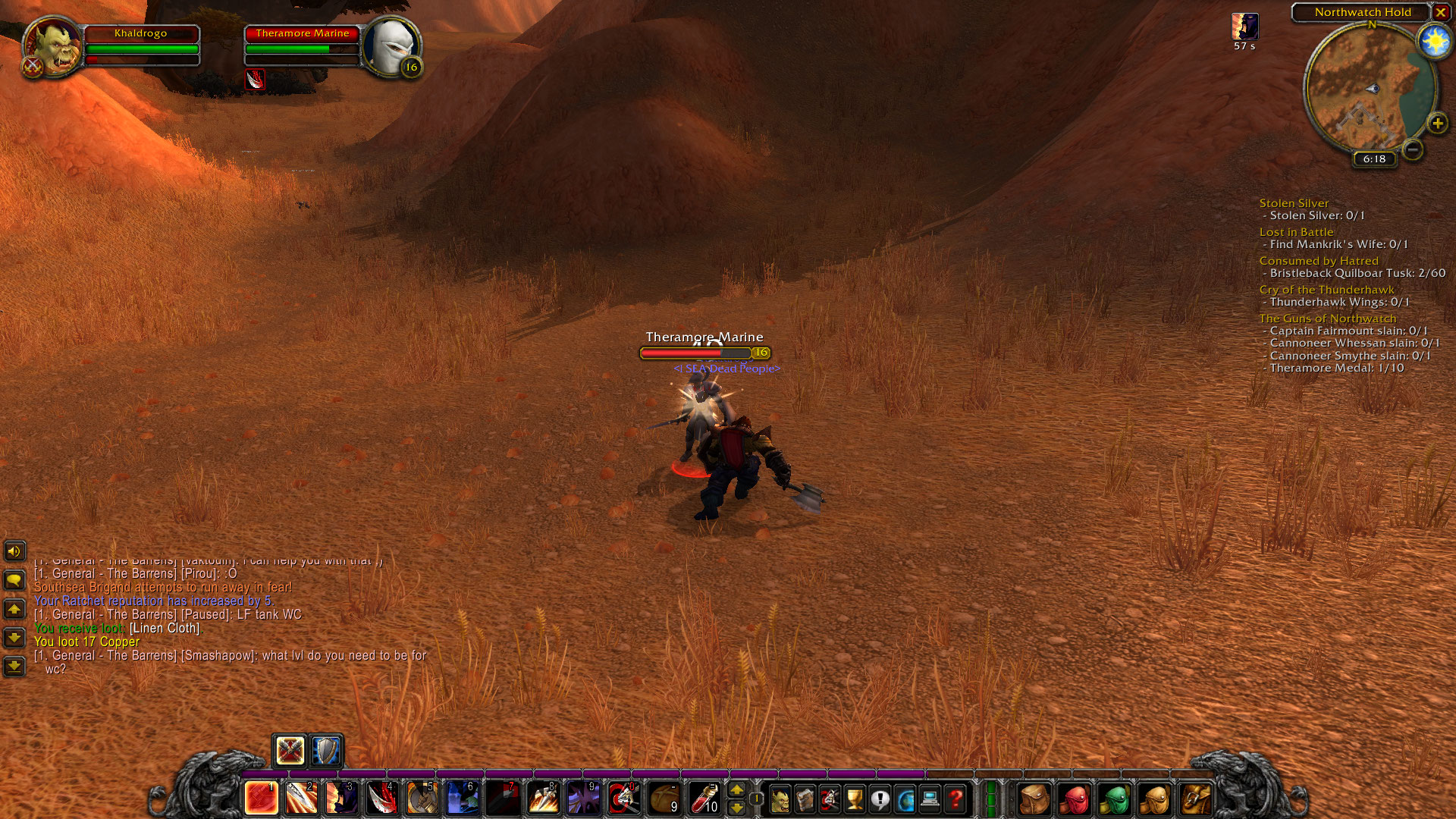Image resolution: width=1456 pixels, height=819 pixels.
Task: Close the Northwatch Hold quest tracker
Action: (x=1440, y=12)
